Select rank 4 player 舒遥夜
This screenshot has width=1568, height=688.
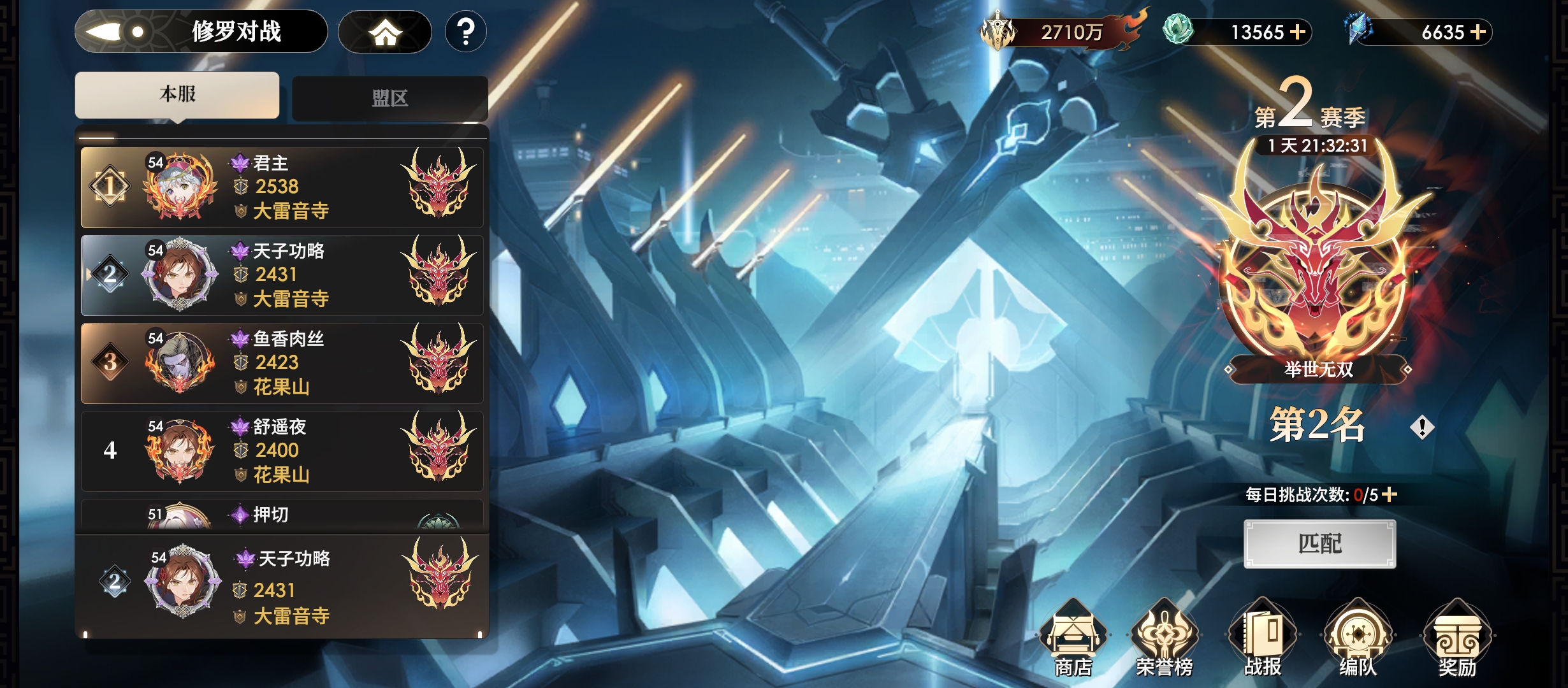(282, 451)
